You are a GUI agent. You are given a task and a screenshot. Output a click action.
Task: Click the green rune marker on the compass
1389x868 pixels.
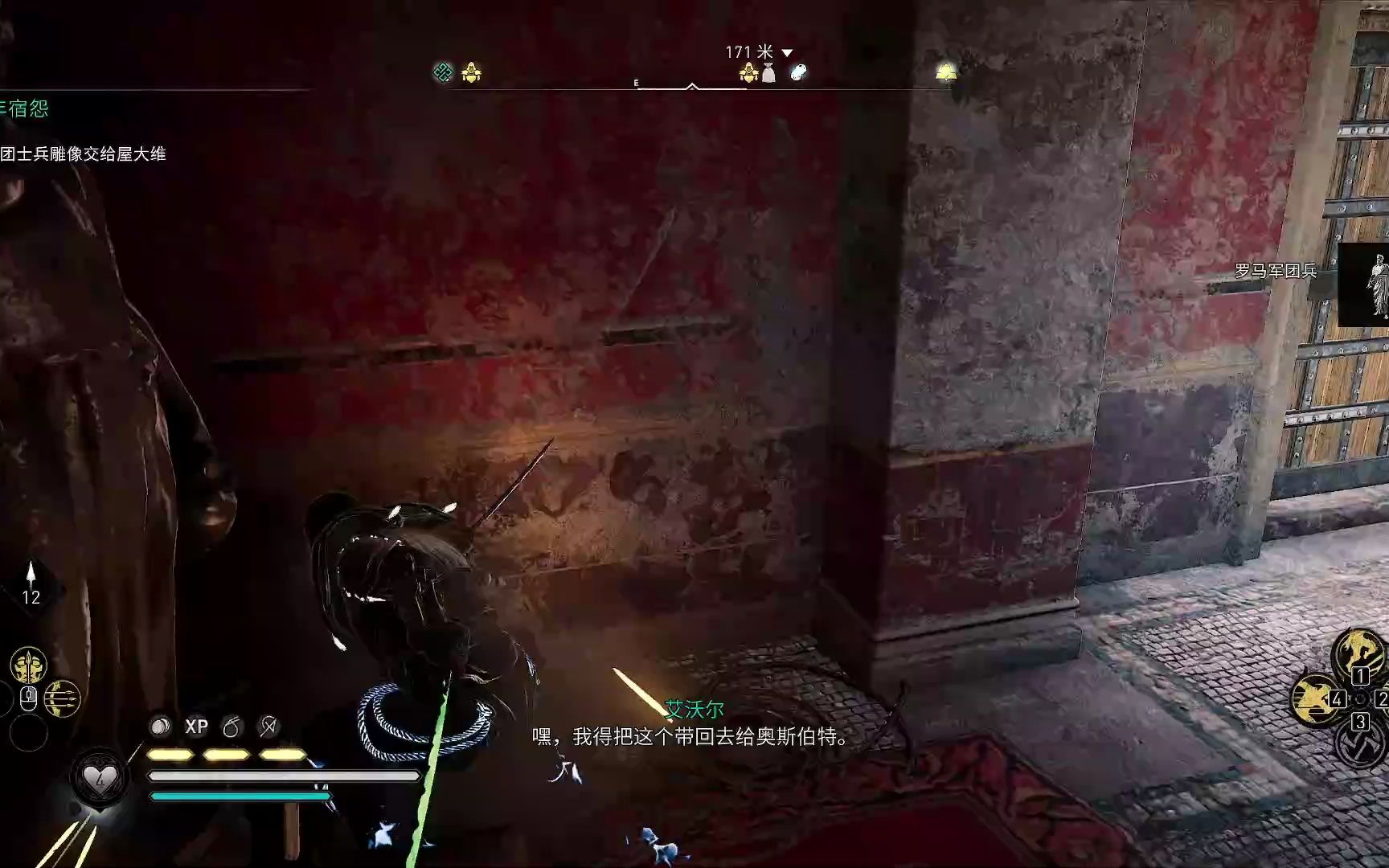point(443,71)
